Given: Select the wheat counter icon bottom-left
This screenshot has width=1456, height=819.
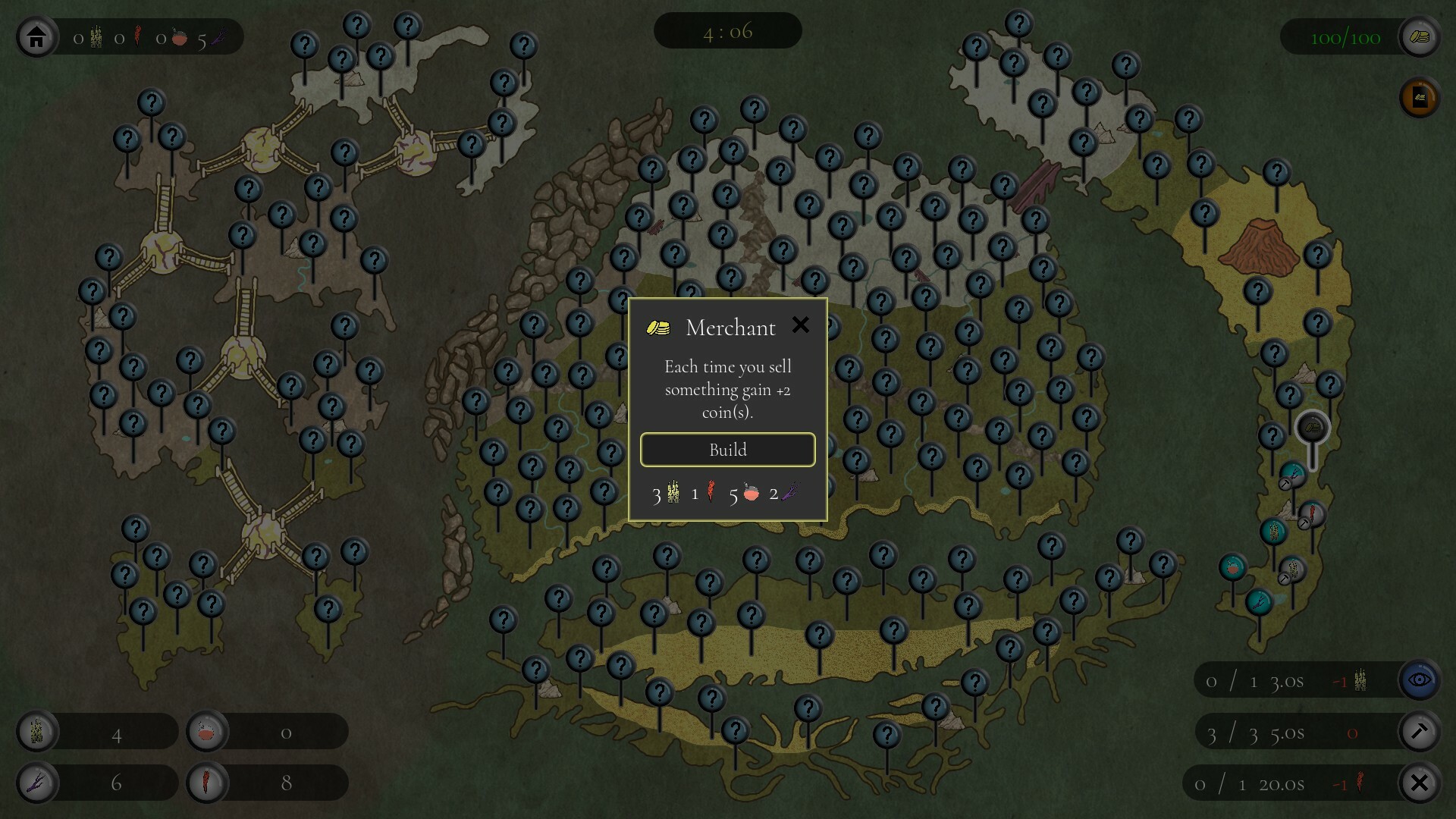Looking at the screenshot, I should (x=37, y=731).
